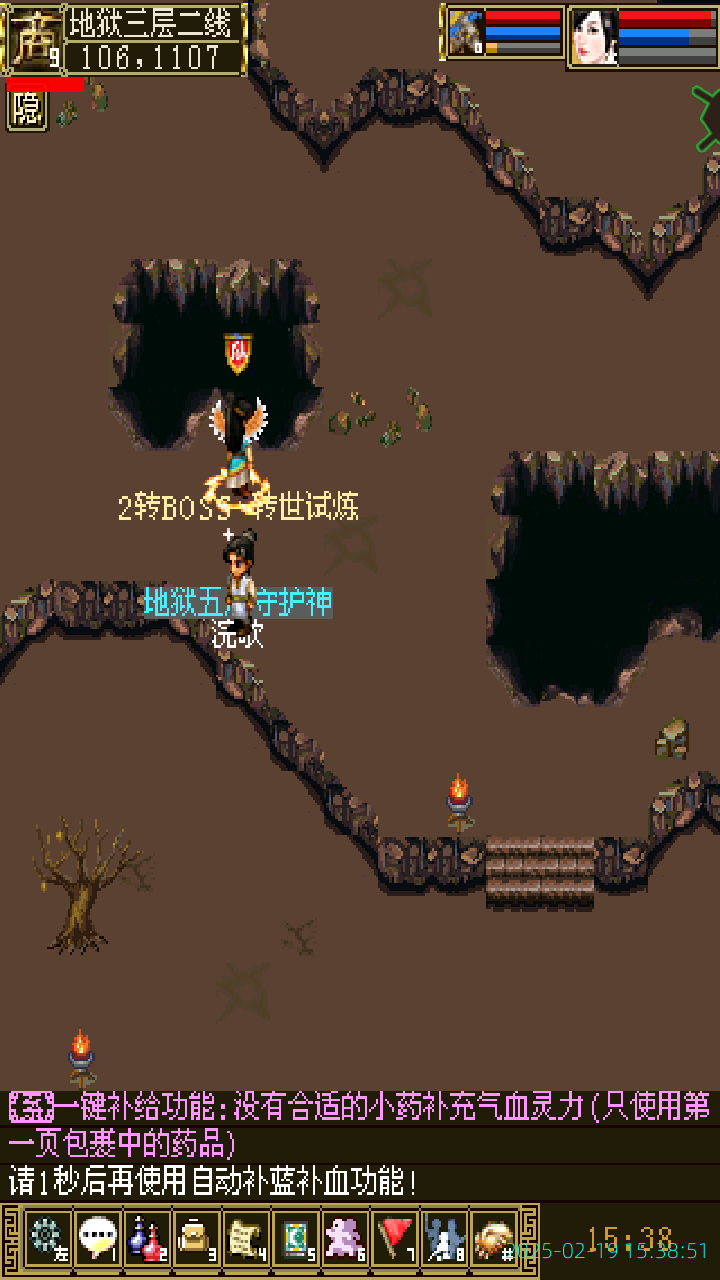This screenshot has height=1280, width=720.
Task: Click the pink system message in chat log
Action: [360, 1123]
